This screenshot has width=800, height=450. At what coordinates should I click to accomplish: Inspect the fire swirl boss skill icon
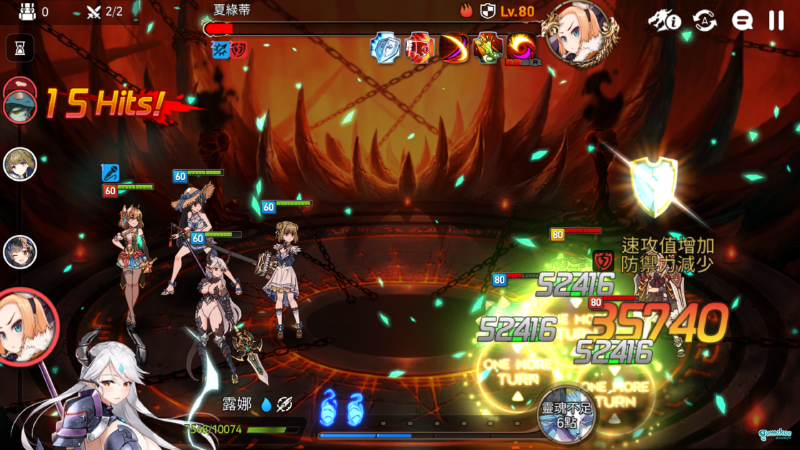(521, 47)
